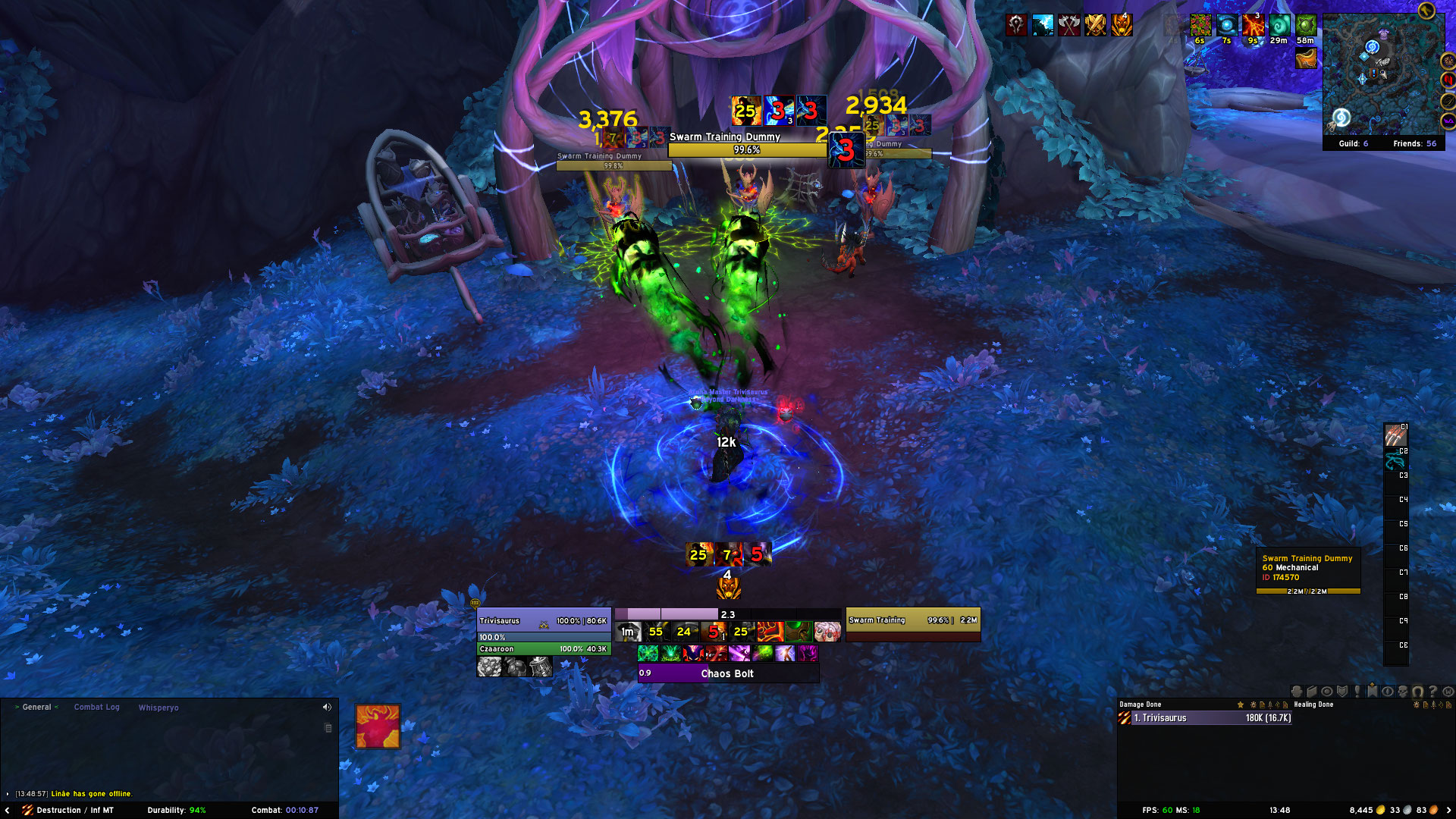
Task: Select the crossed axes buff icon
Action: click(1069, 25)
